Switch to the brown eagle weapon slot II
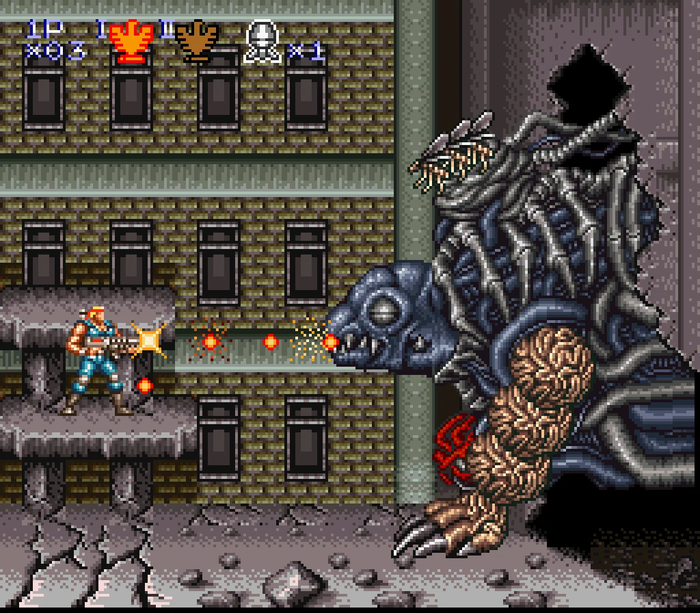This screenshot has height=613, width=700. [x=196, y=41]
